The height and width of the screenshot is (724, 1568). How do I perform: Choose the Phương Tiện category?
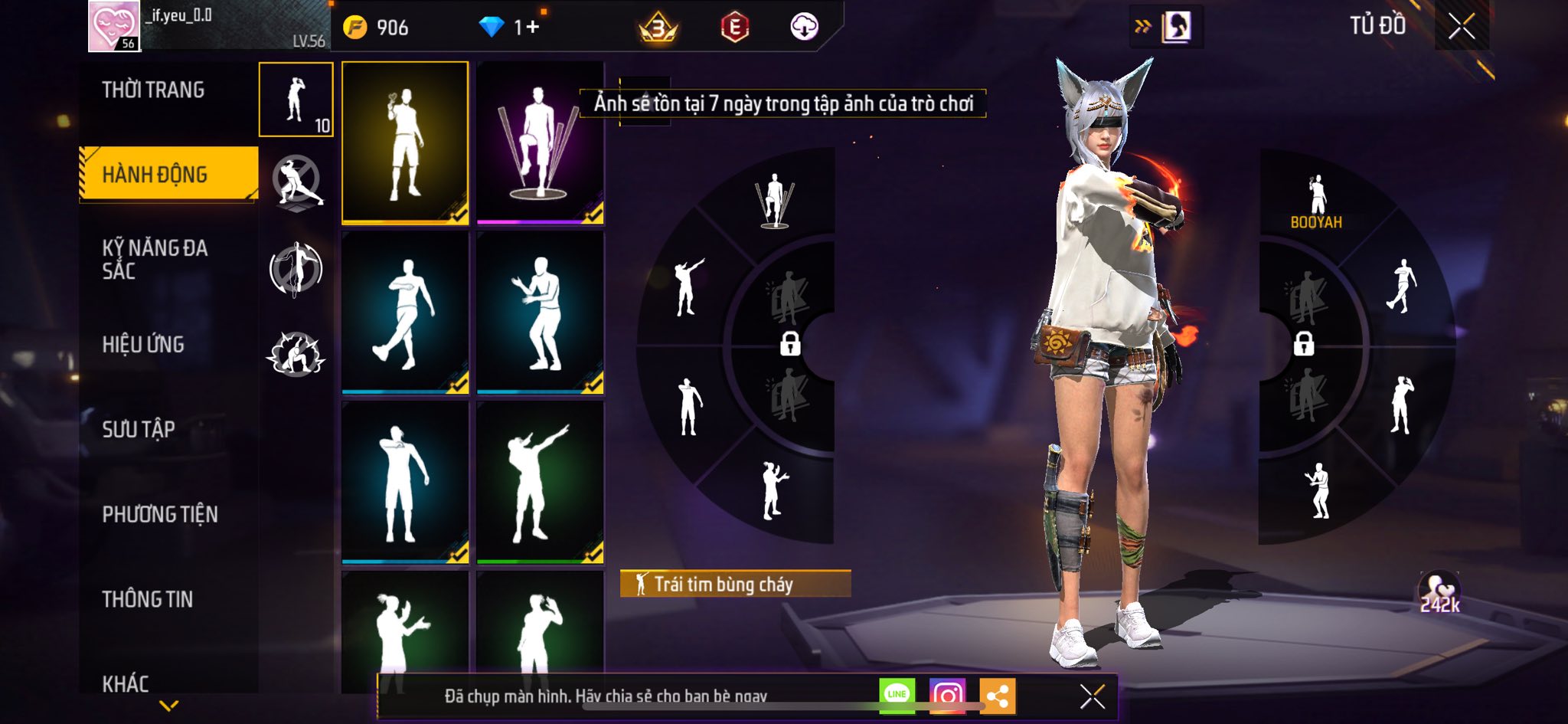[160, 514]
